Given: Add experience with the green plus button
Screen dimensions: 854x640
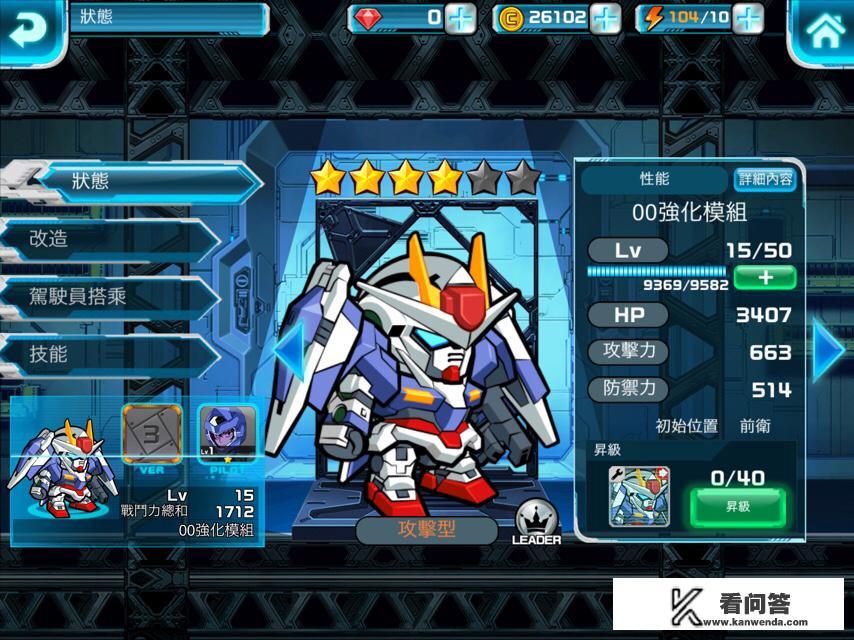Looking at the screenshot, I should coord(764,276).
